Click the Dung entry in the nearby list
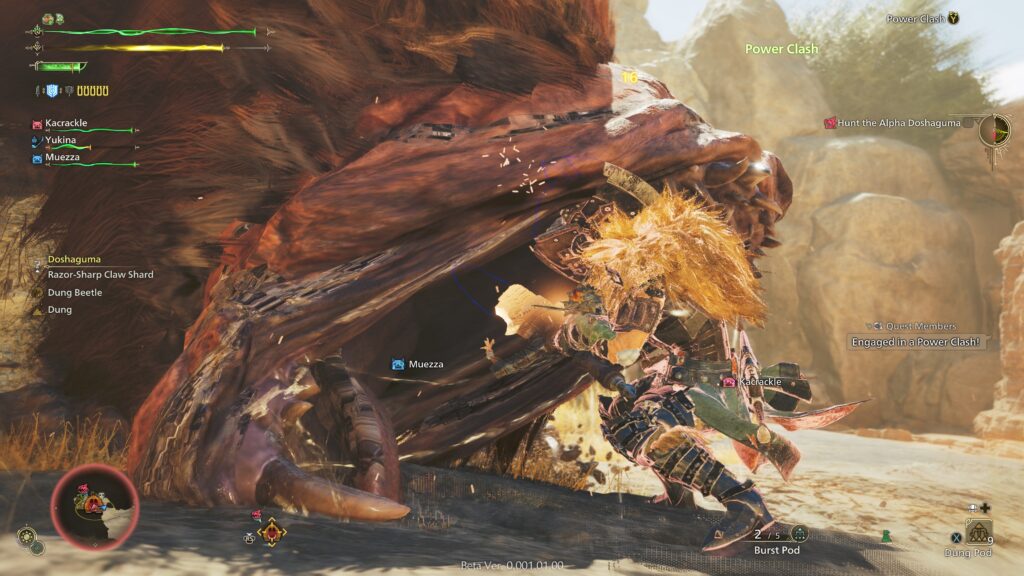This screenshot has height=576, width=1024. [x=58, y=310]
